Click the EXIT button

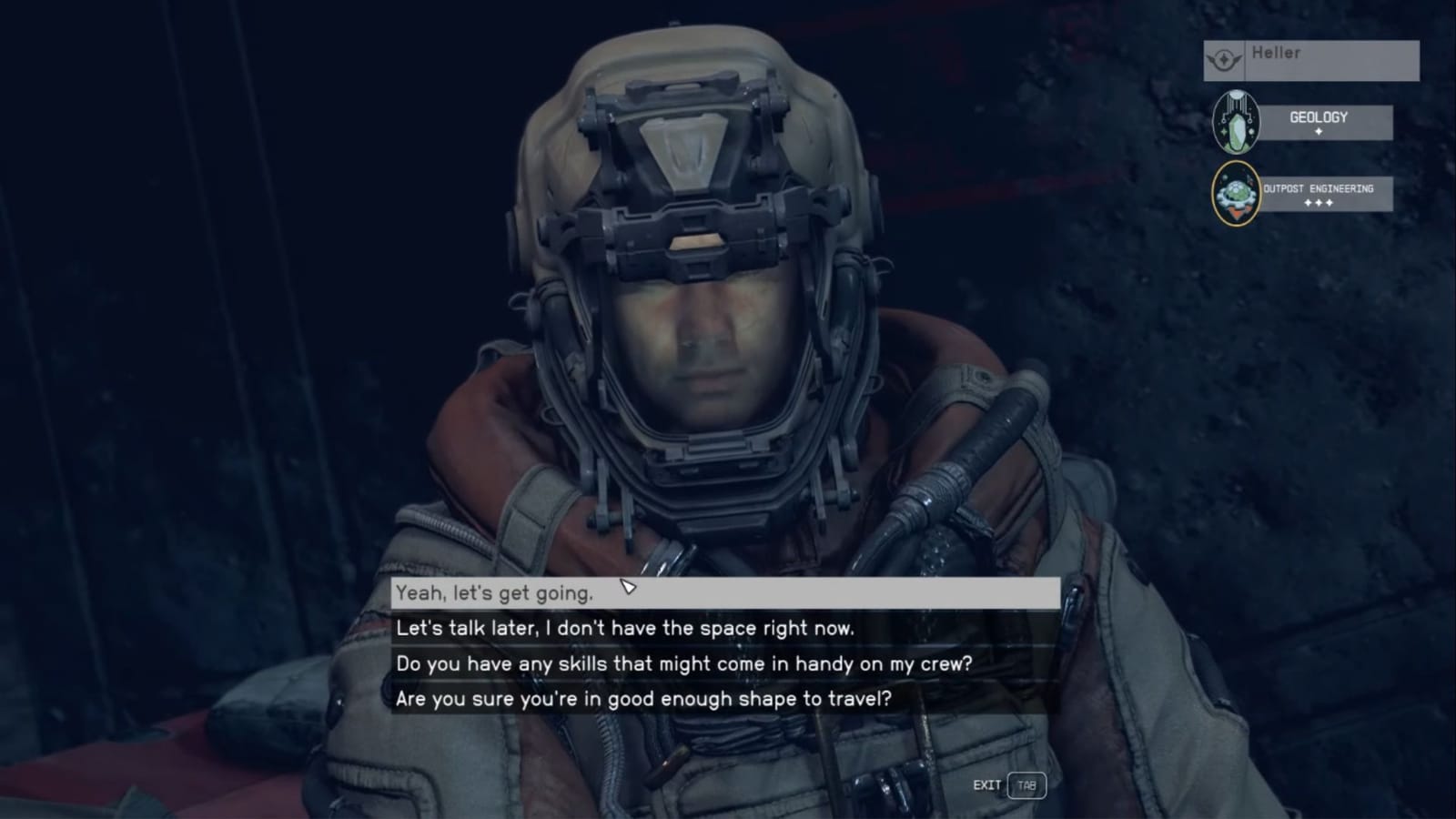pyautogui.click(x=987, y=784)
